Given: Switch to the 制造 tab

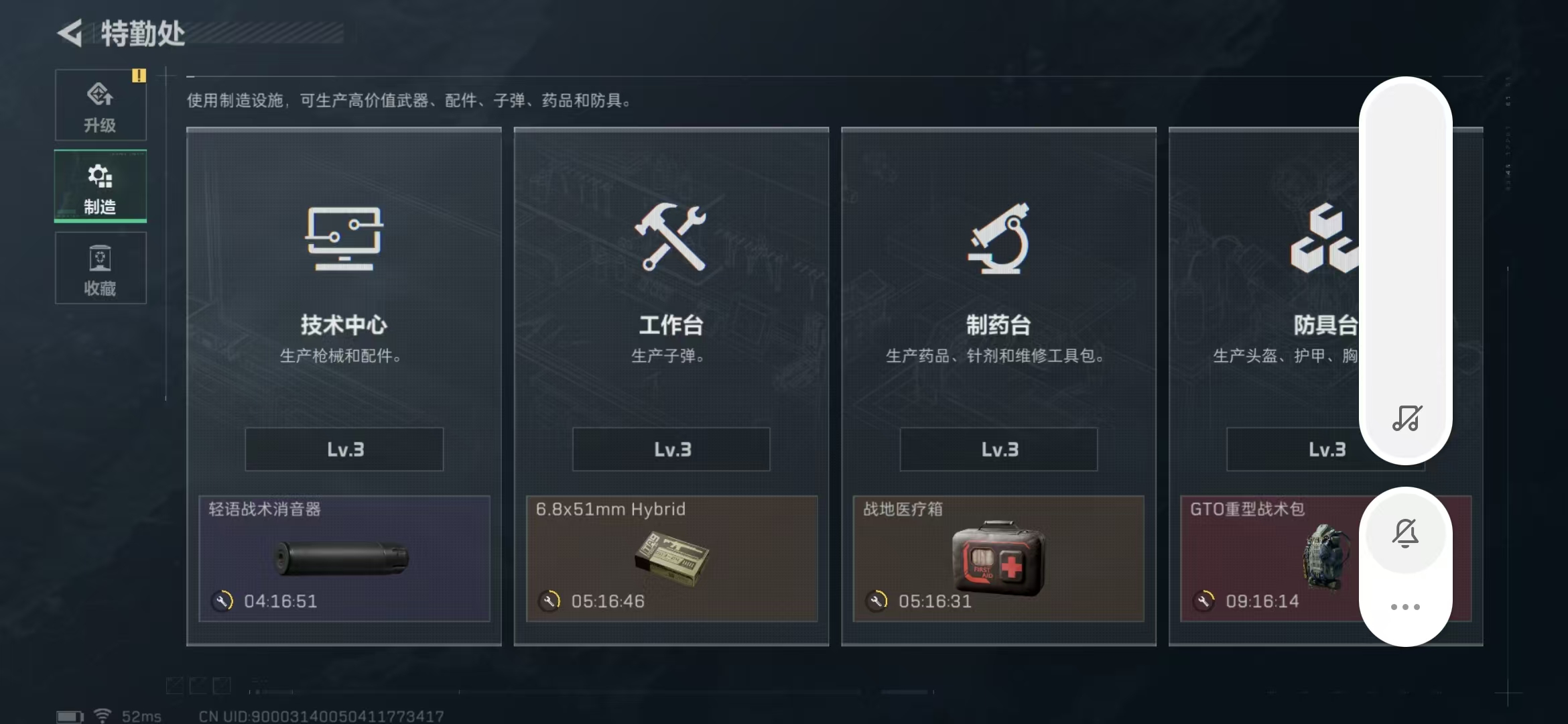Looking at the screenshot, I should coord(100,186).
